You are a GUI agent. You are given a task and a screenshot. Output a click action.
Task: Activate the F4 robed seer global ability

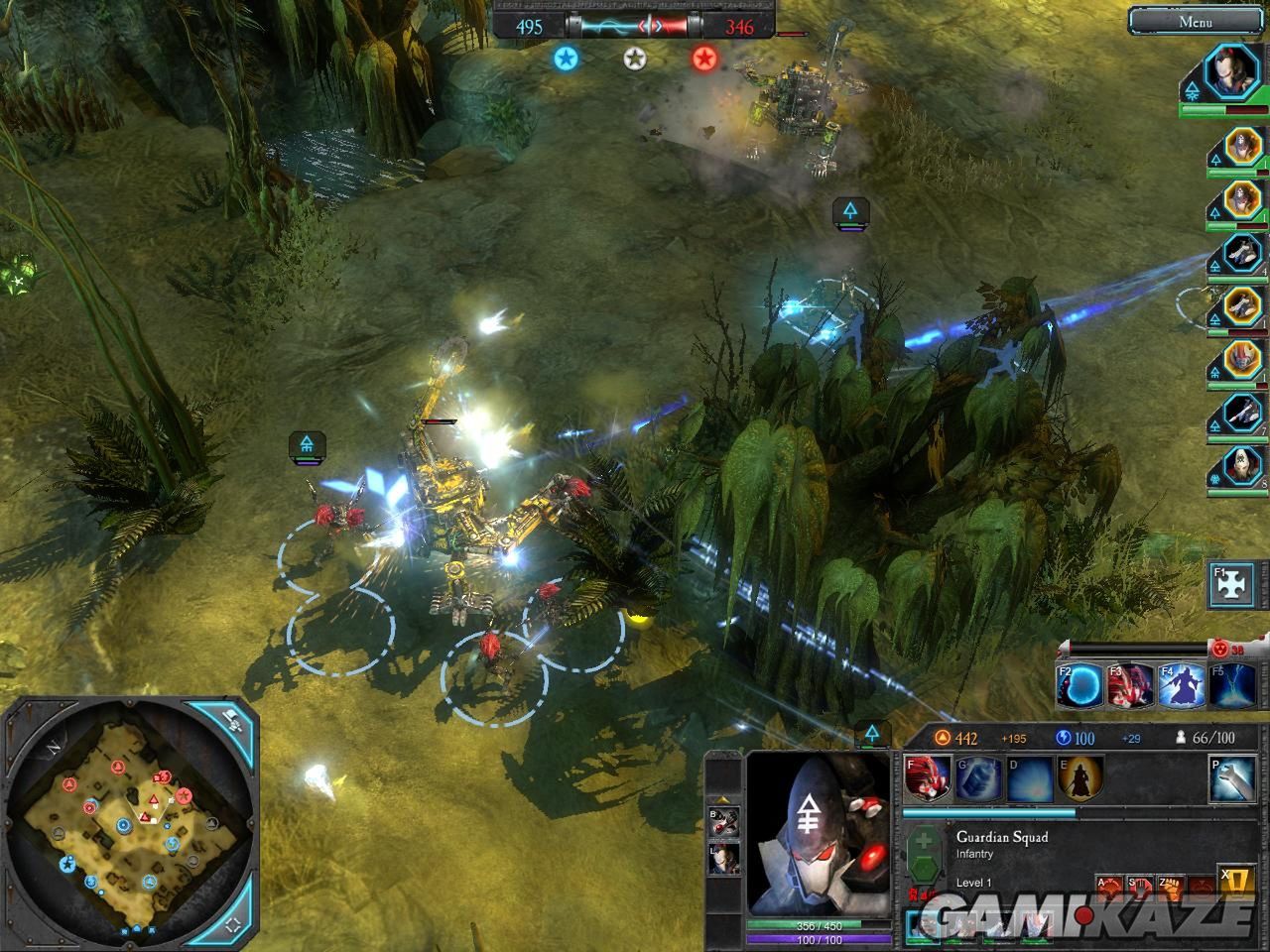click(1181, 685)
